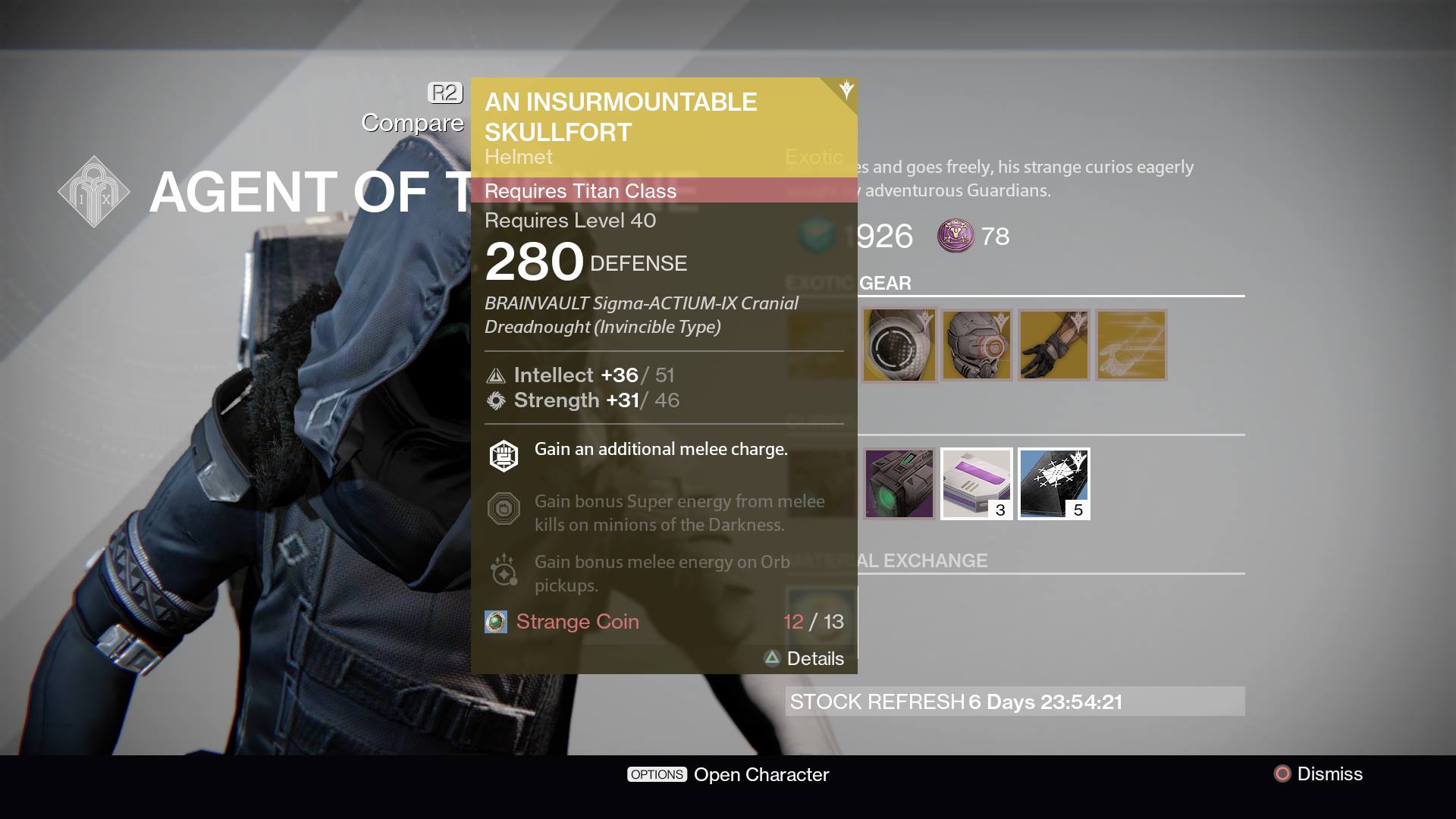Screen dimensions: 1456x819
Task: Click the yellow engram icon at row's end
Action: point(1131,345)
